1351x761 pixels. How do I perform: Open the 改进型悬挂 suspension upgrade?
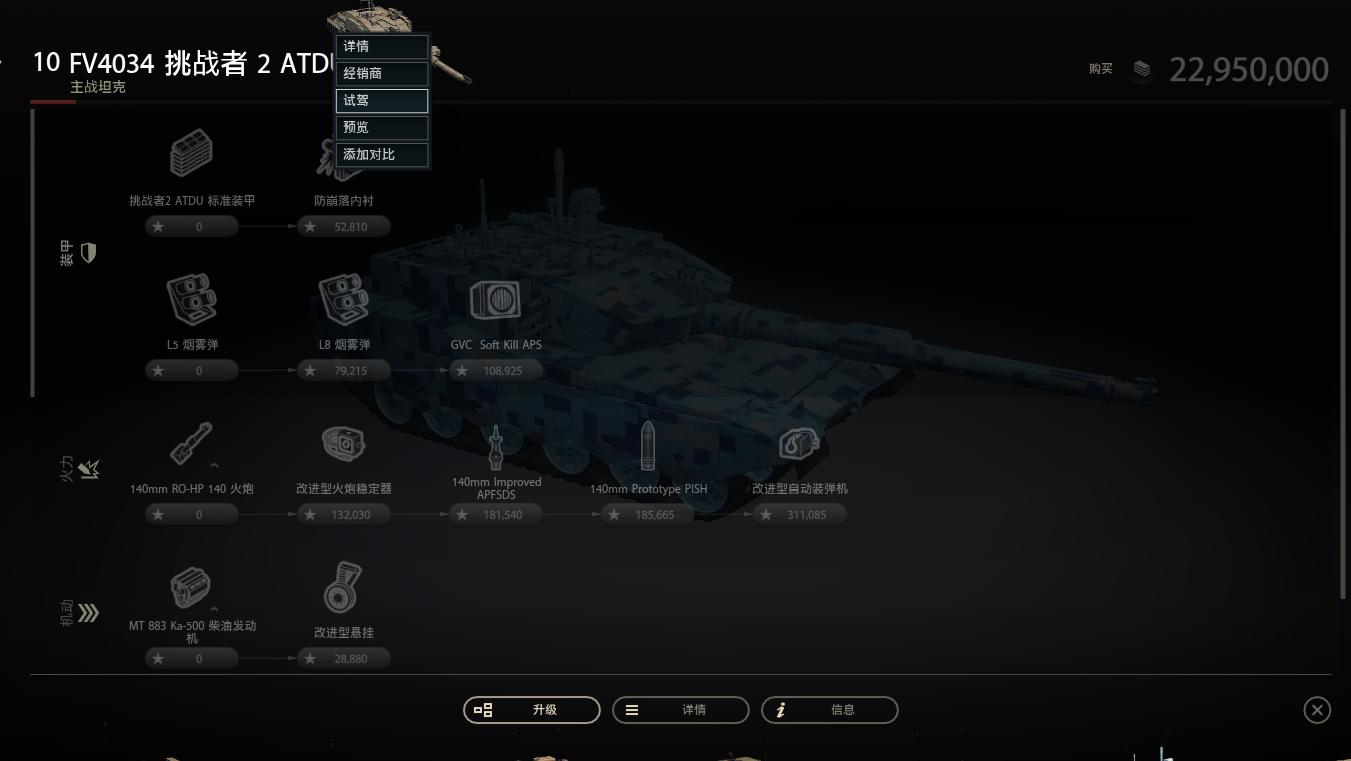click(344, 587)
